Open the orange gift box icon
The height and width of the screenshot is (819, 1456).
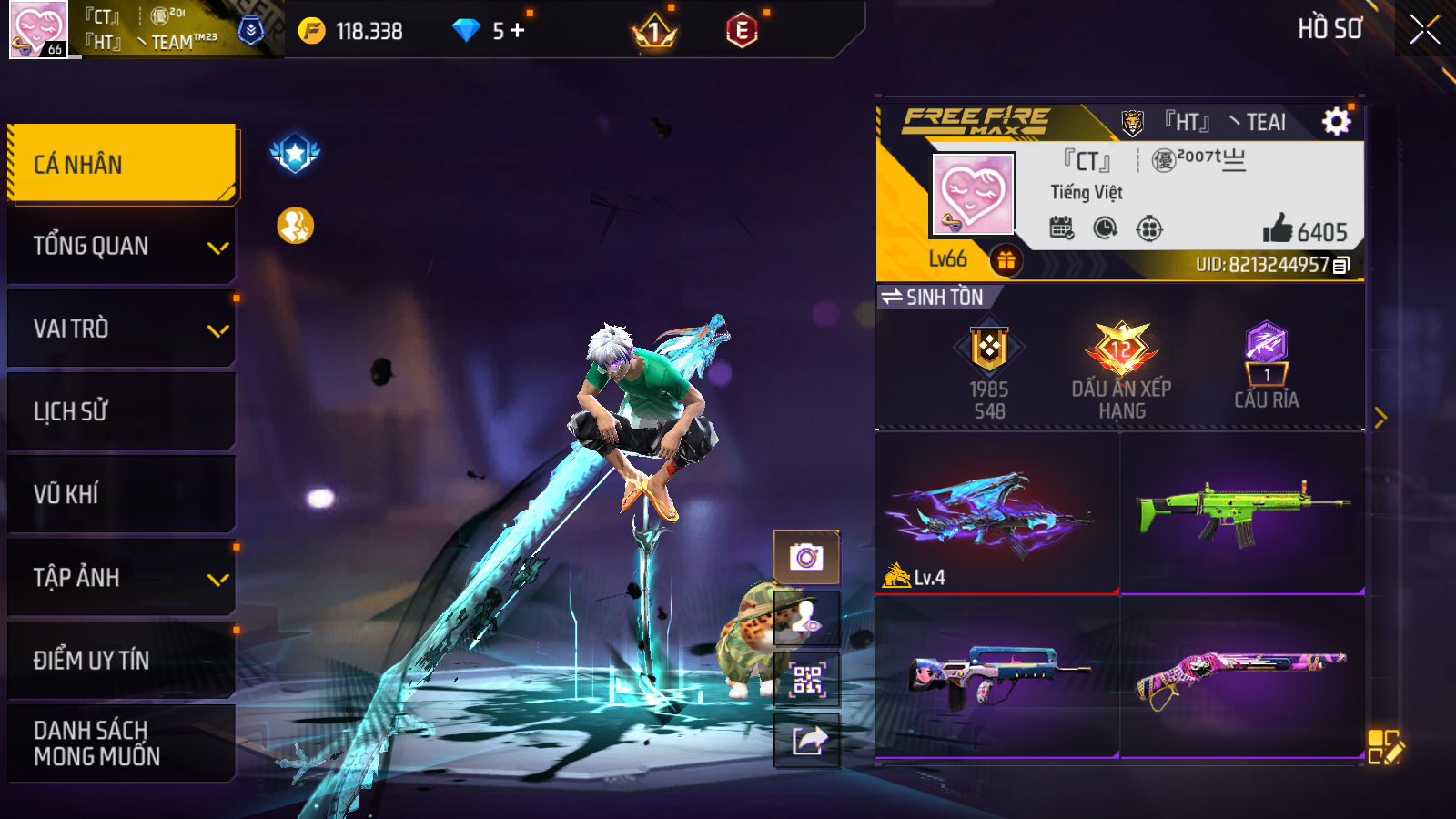pyautogui.click(x=1006, y=261)
